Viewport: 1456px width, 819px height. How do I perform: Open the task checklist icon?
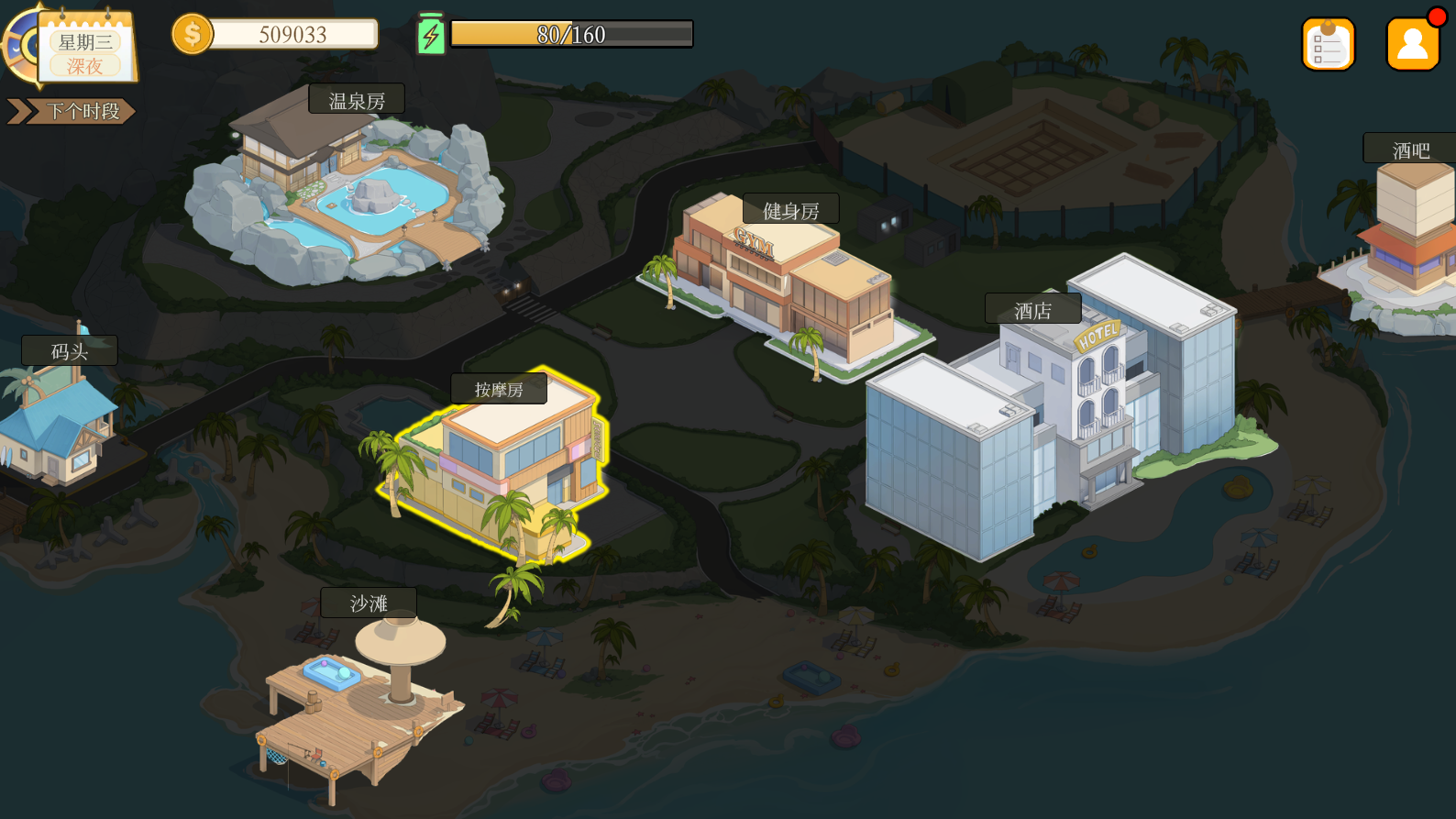pos(1328,44)
